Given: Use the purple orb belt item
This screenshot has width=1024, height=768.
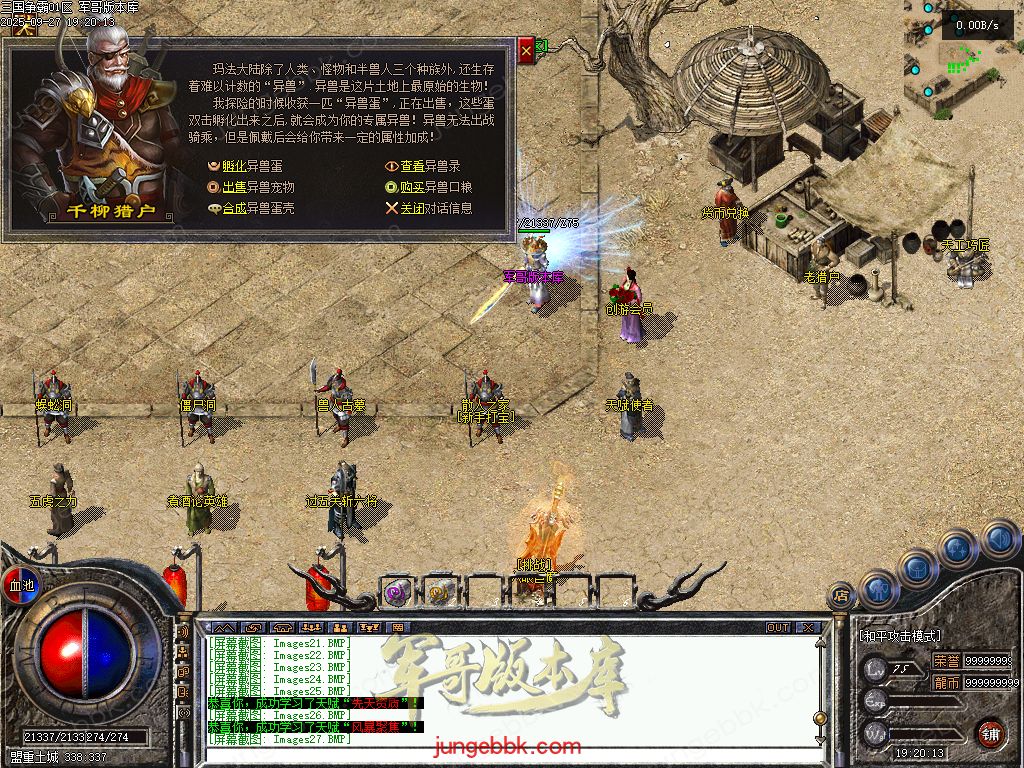Looking at the screenshot, I should click(395, 593).
